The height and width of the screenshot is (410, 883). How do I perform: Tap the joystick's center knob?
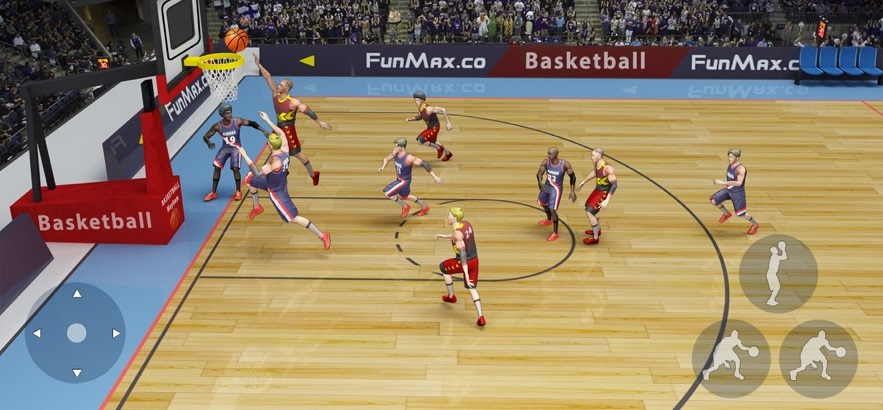click(76, 333)
